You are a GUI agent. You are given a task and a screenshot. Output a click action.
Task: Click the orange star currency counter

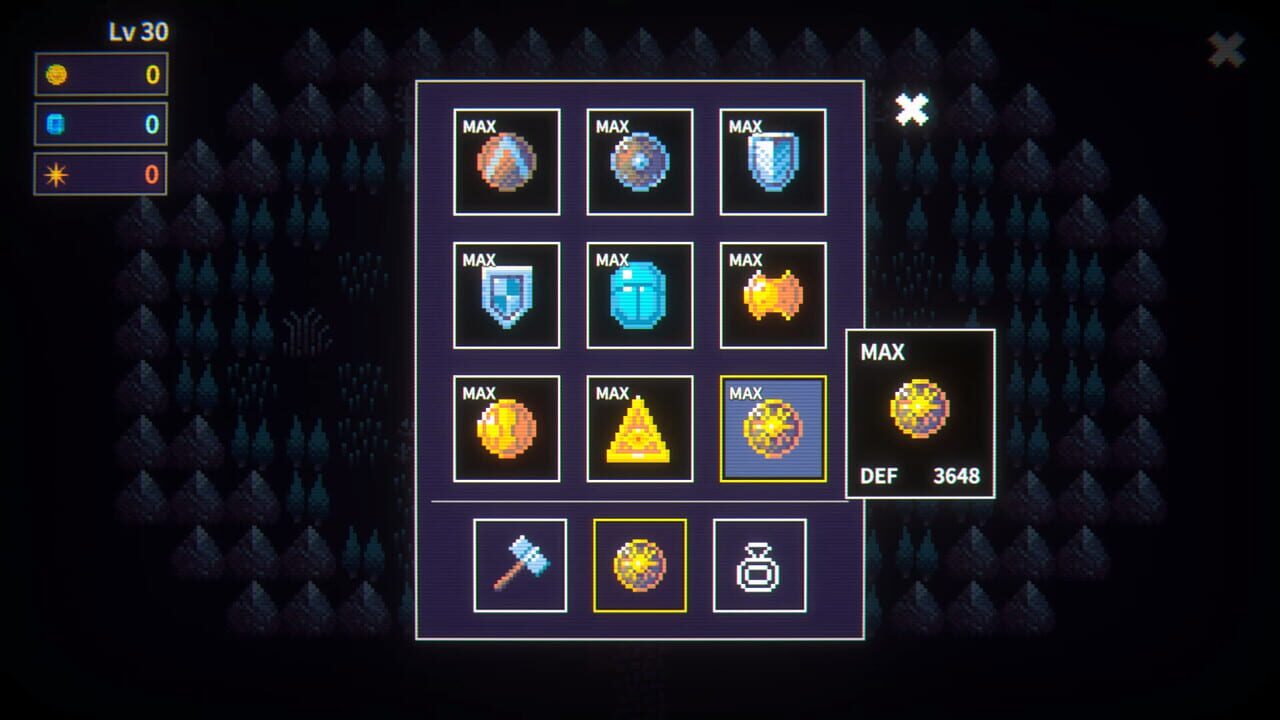click(x=100, y=173)
